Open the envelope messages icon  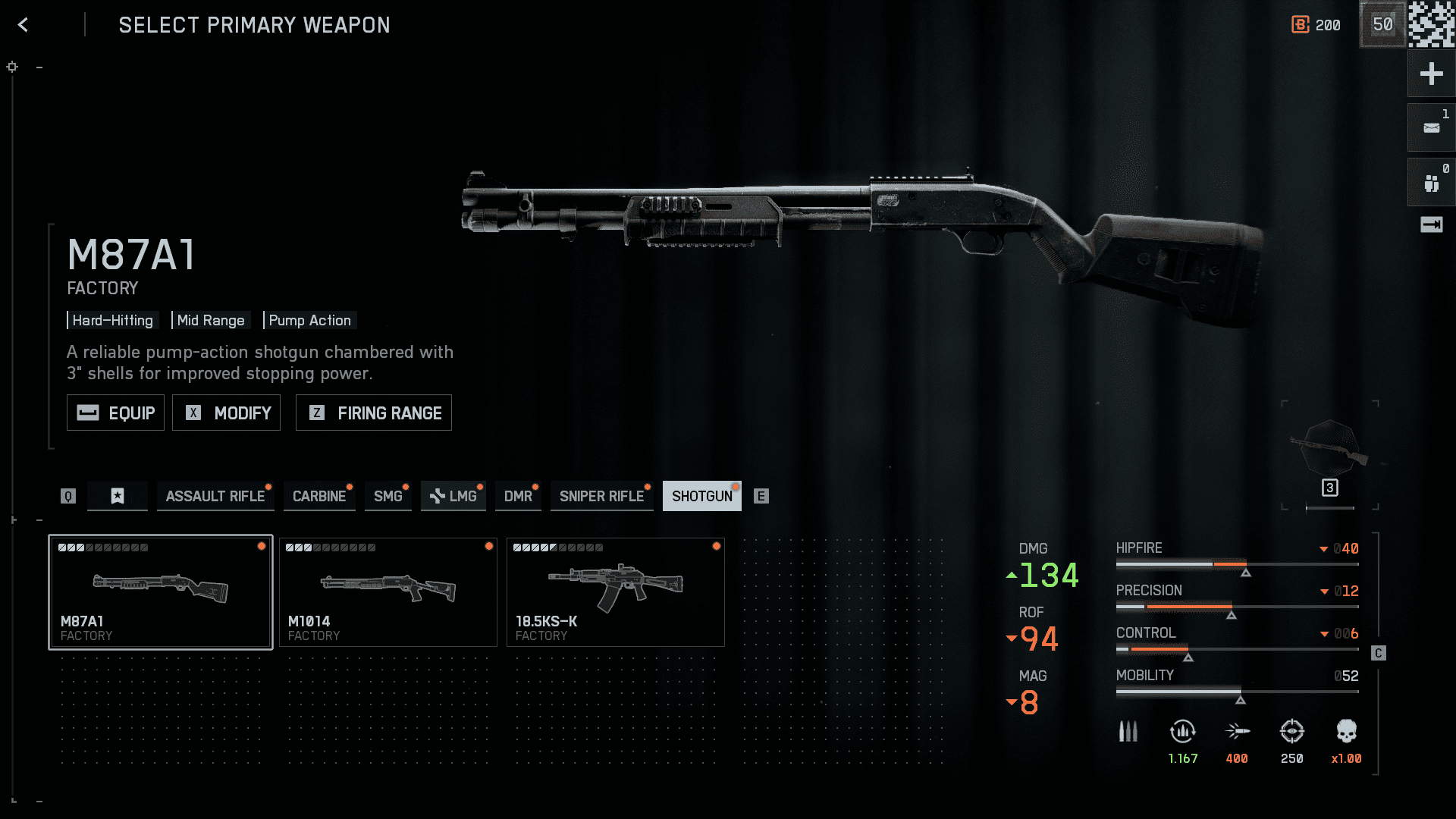1431,128
